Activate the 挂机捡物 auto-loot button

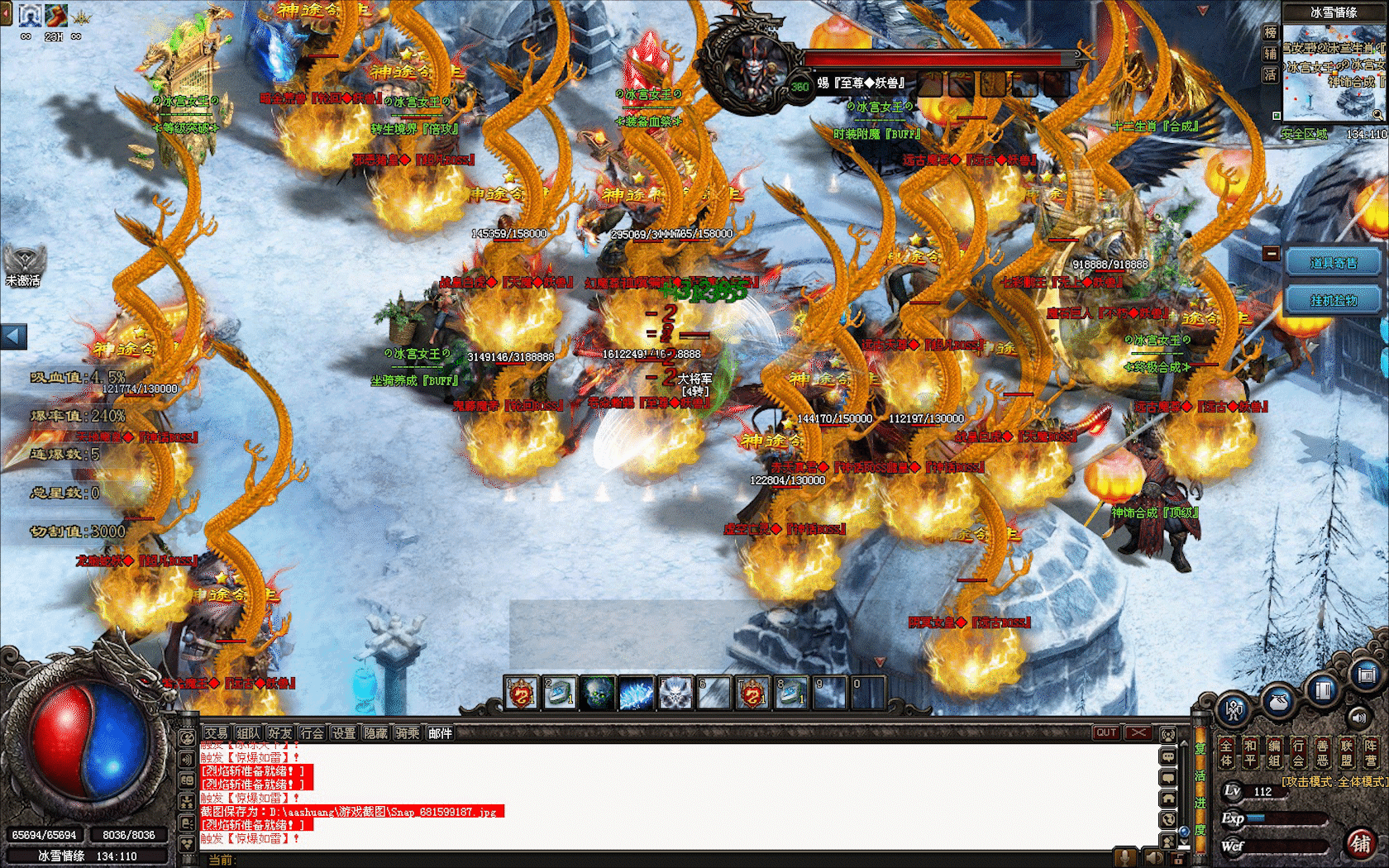[1333, 300]
